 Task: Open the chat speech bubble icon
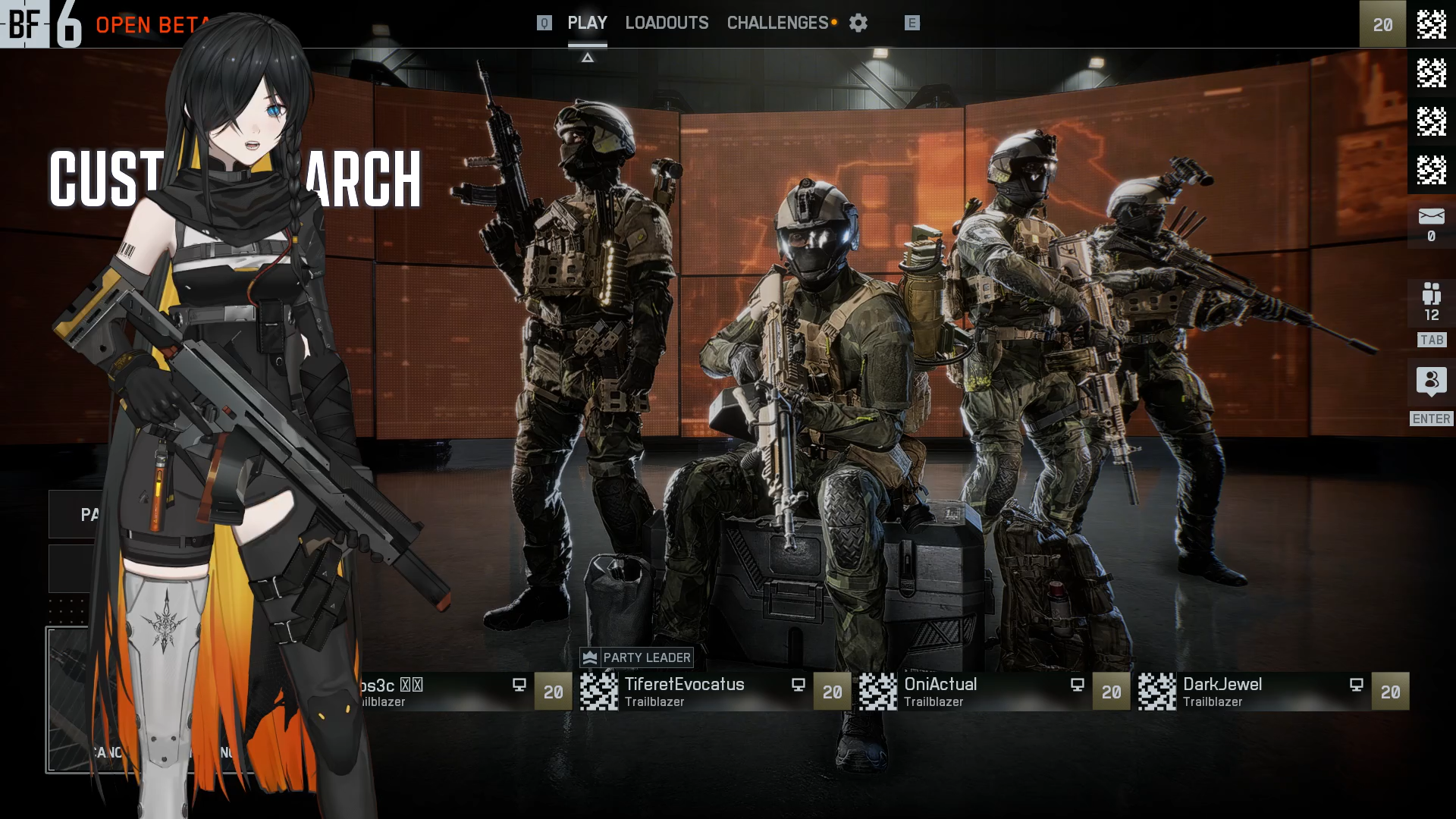pos(1431,381)
